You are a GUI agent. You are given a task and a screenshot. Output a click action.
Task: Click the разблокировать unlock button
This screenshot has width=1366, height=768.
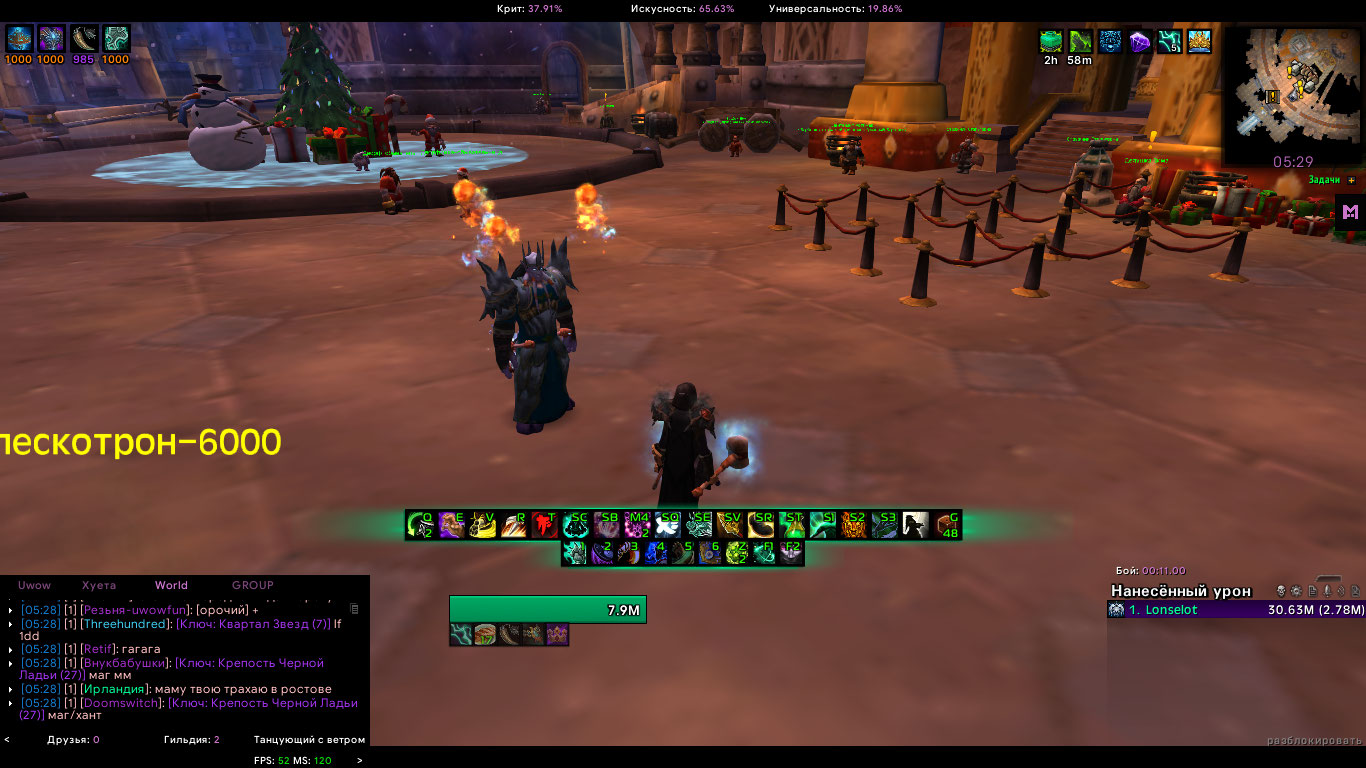coord(1313,741)
